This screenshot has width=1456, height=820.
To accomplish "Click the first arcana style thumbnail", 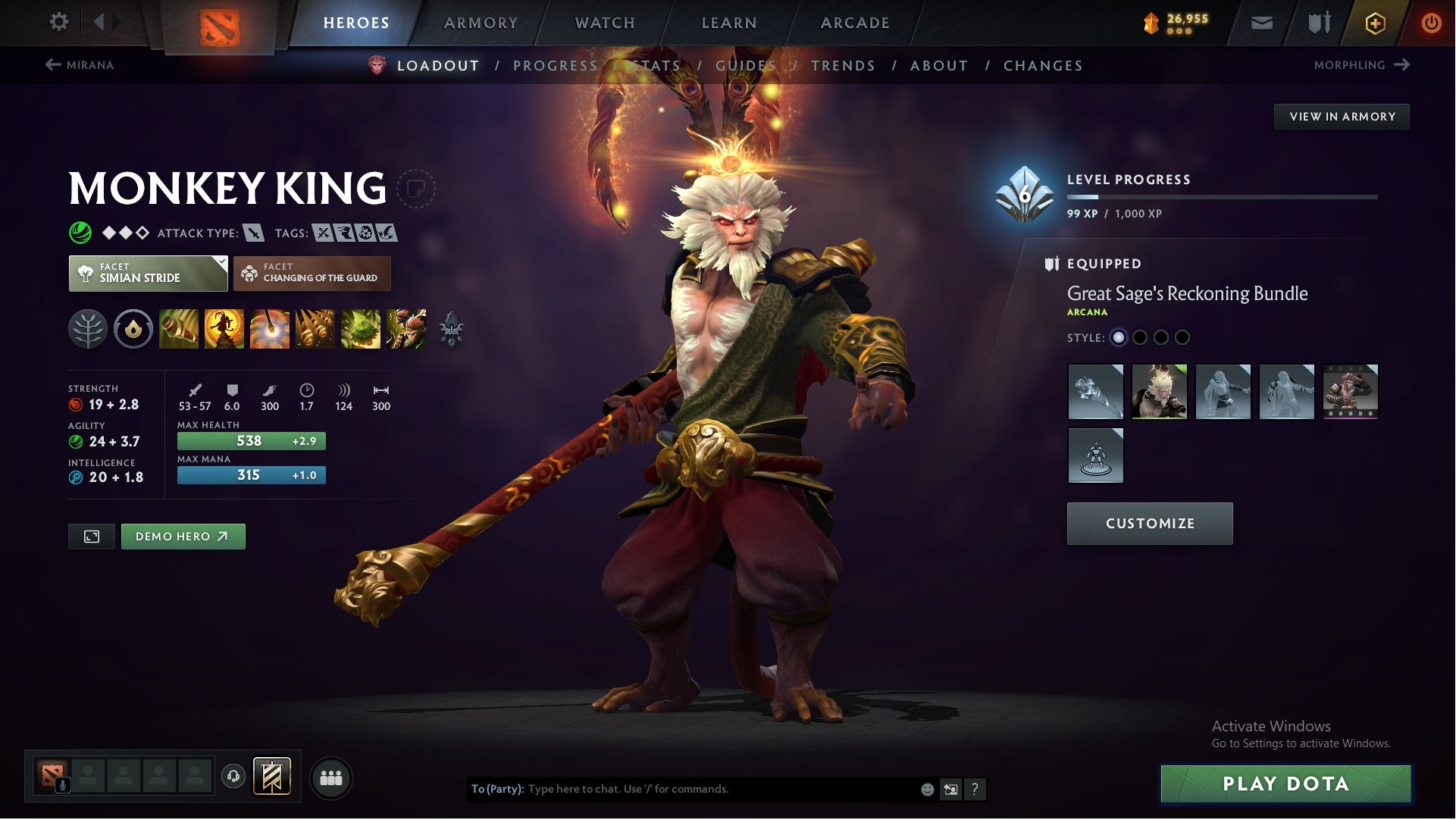I will point(1097,392).
